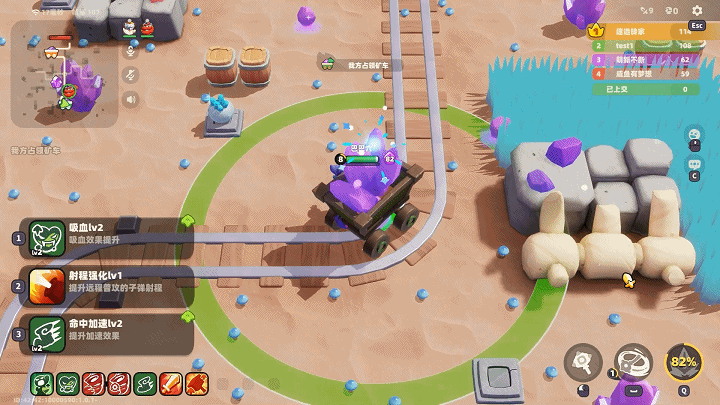The image size is (720, 405).
Task: Toggle the microphone button
Action: [130, 51]
